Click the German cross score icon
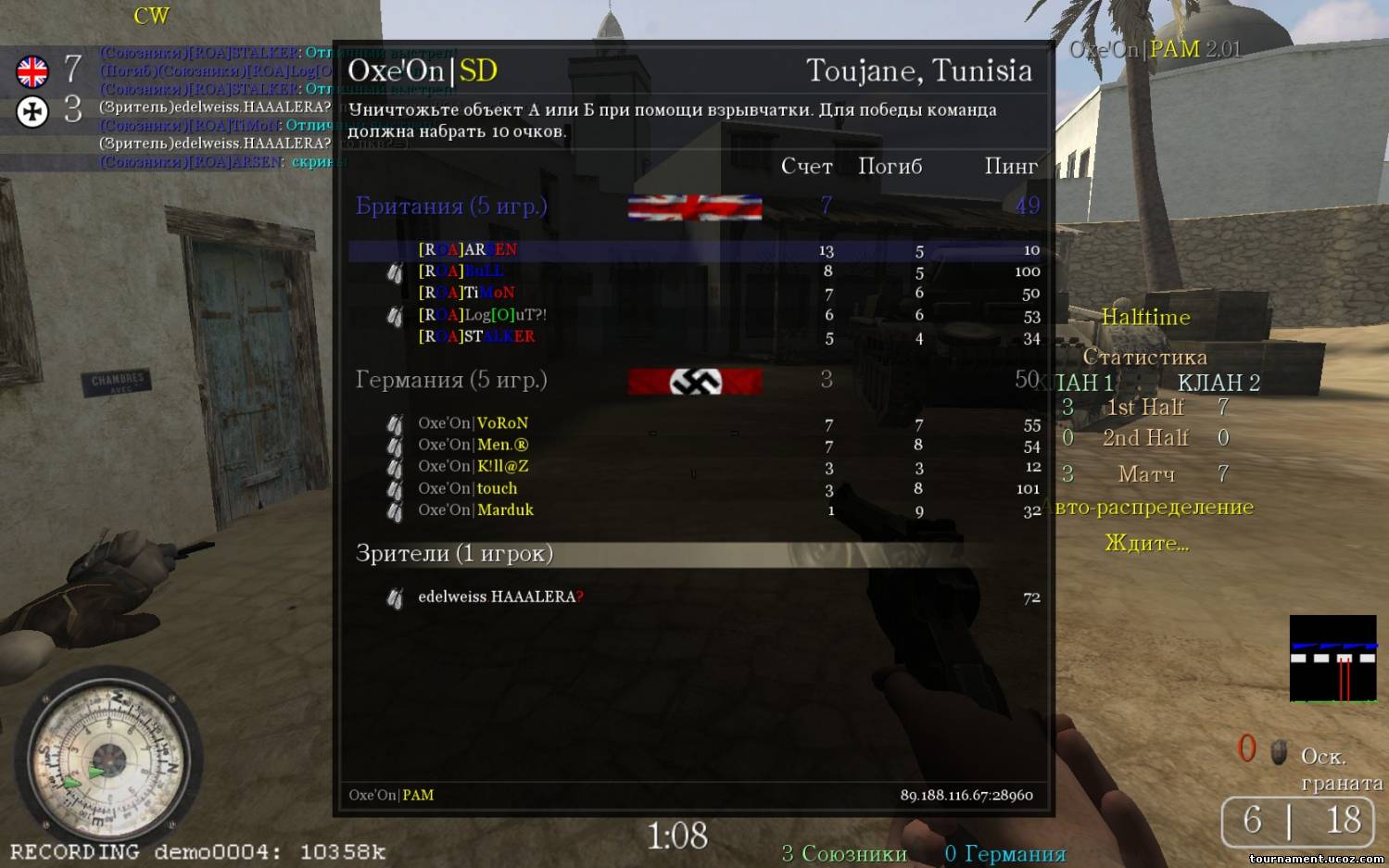 tap(32, 112)
